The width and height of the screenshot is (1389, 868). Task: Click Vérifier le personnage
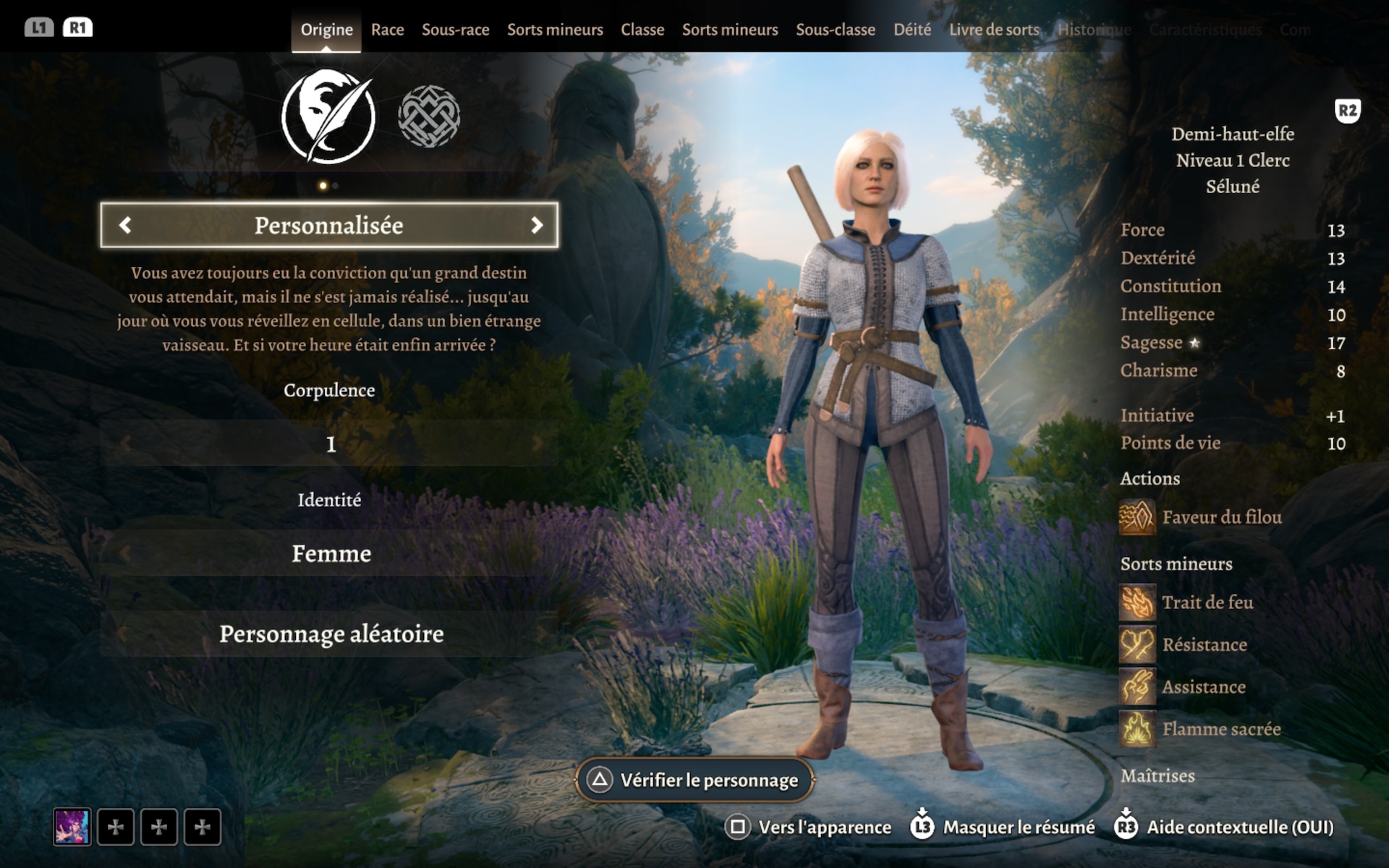coord(694,780)
